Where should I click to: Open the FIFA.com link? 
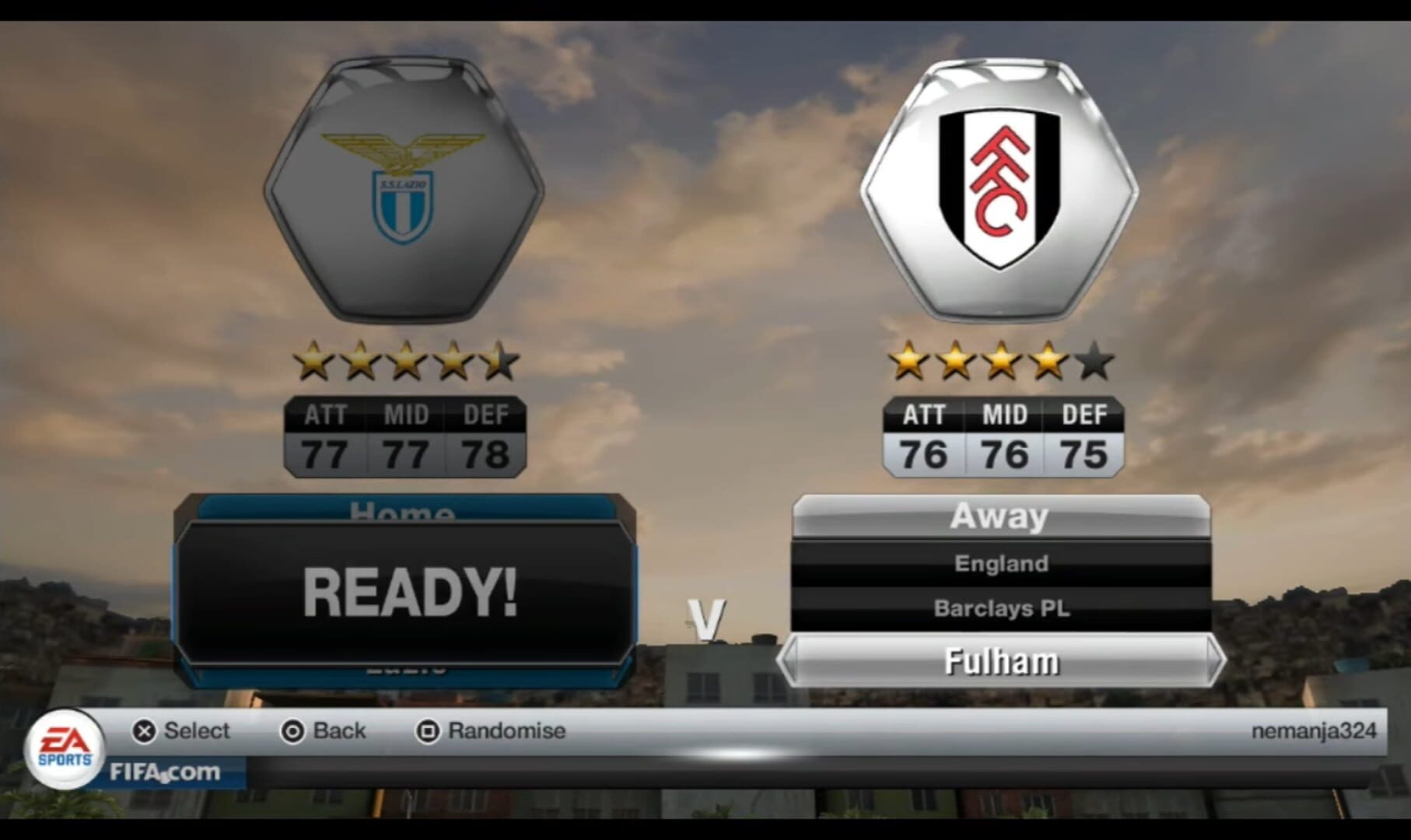[x=163, y=772]
